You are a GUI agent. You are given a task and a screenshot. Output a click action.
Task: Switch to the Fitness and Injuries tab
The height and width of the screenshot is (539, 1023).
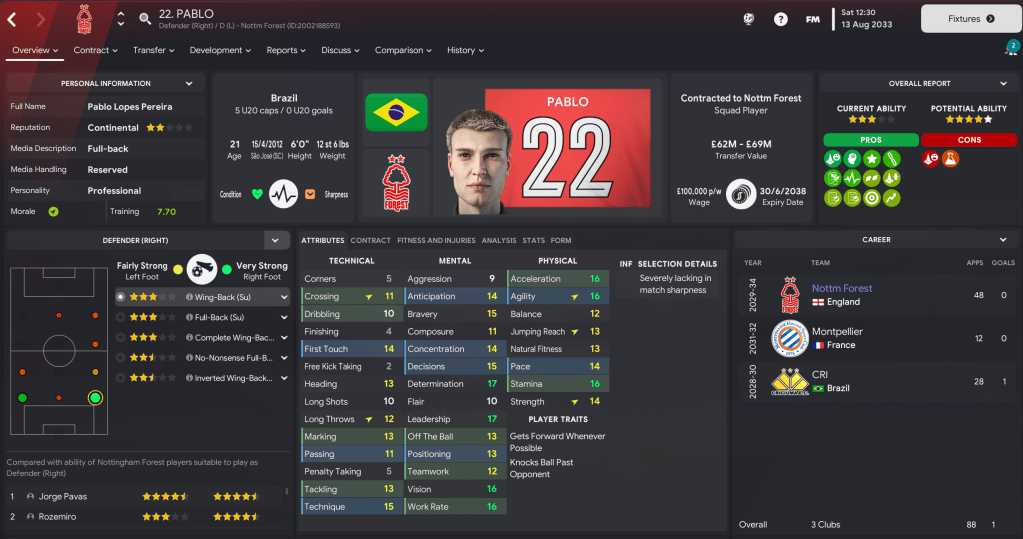pos(436,240)
